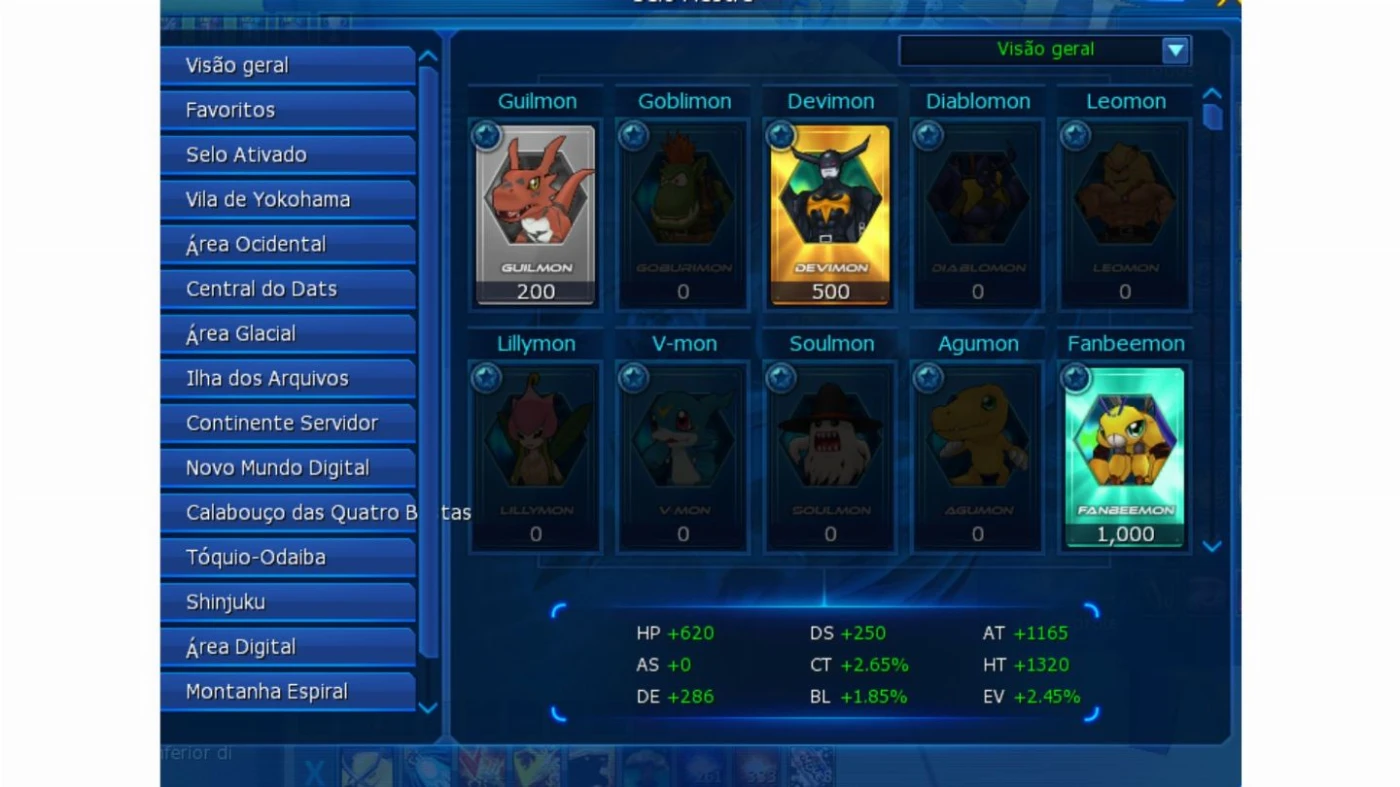Click the seal grid's down arrow
This screenshot has height=787, width=1400.
[1212, 546]
